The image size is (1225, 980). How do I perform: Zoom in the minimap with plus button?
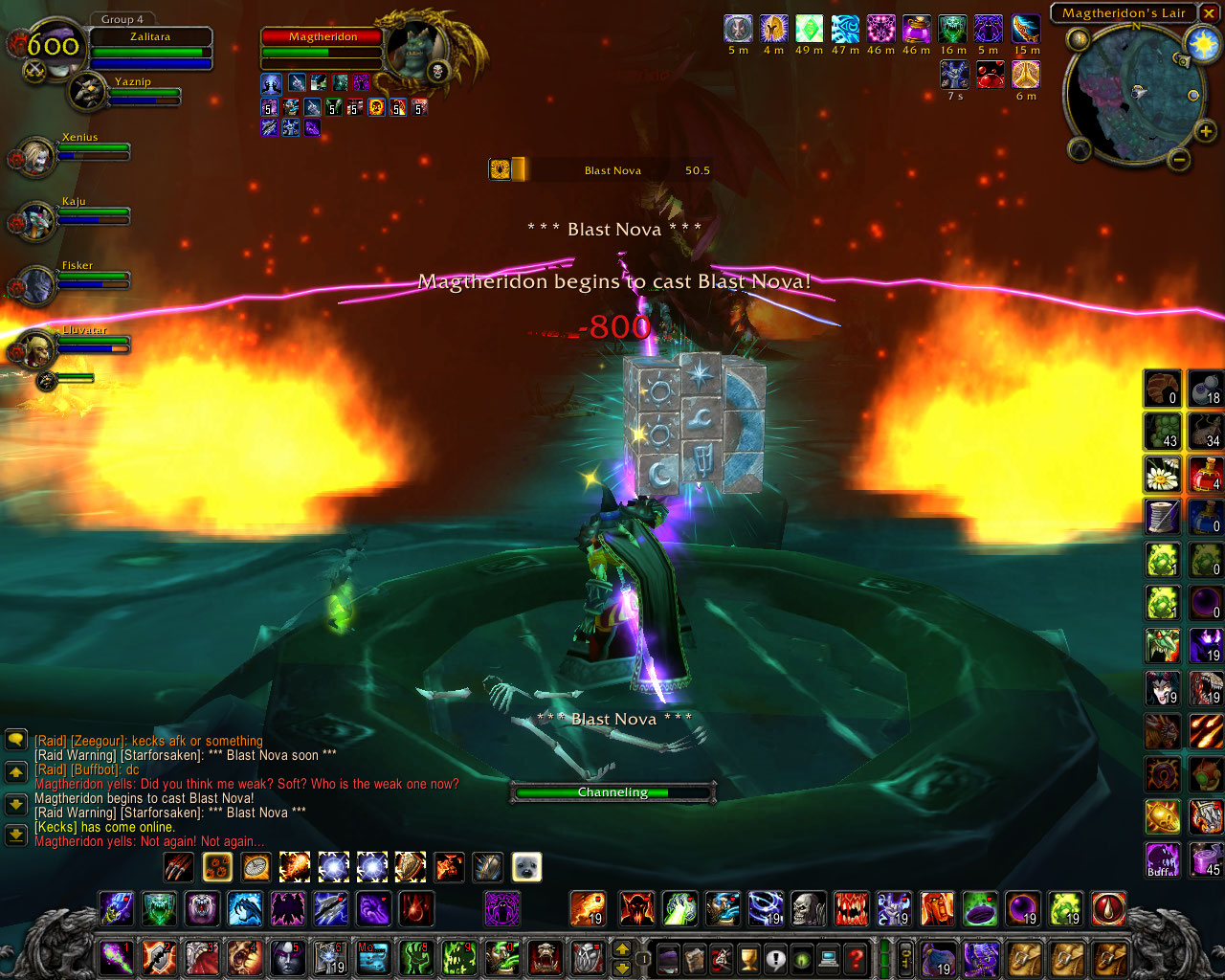[x=1207, y=133]
